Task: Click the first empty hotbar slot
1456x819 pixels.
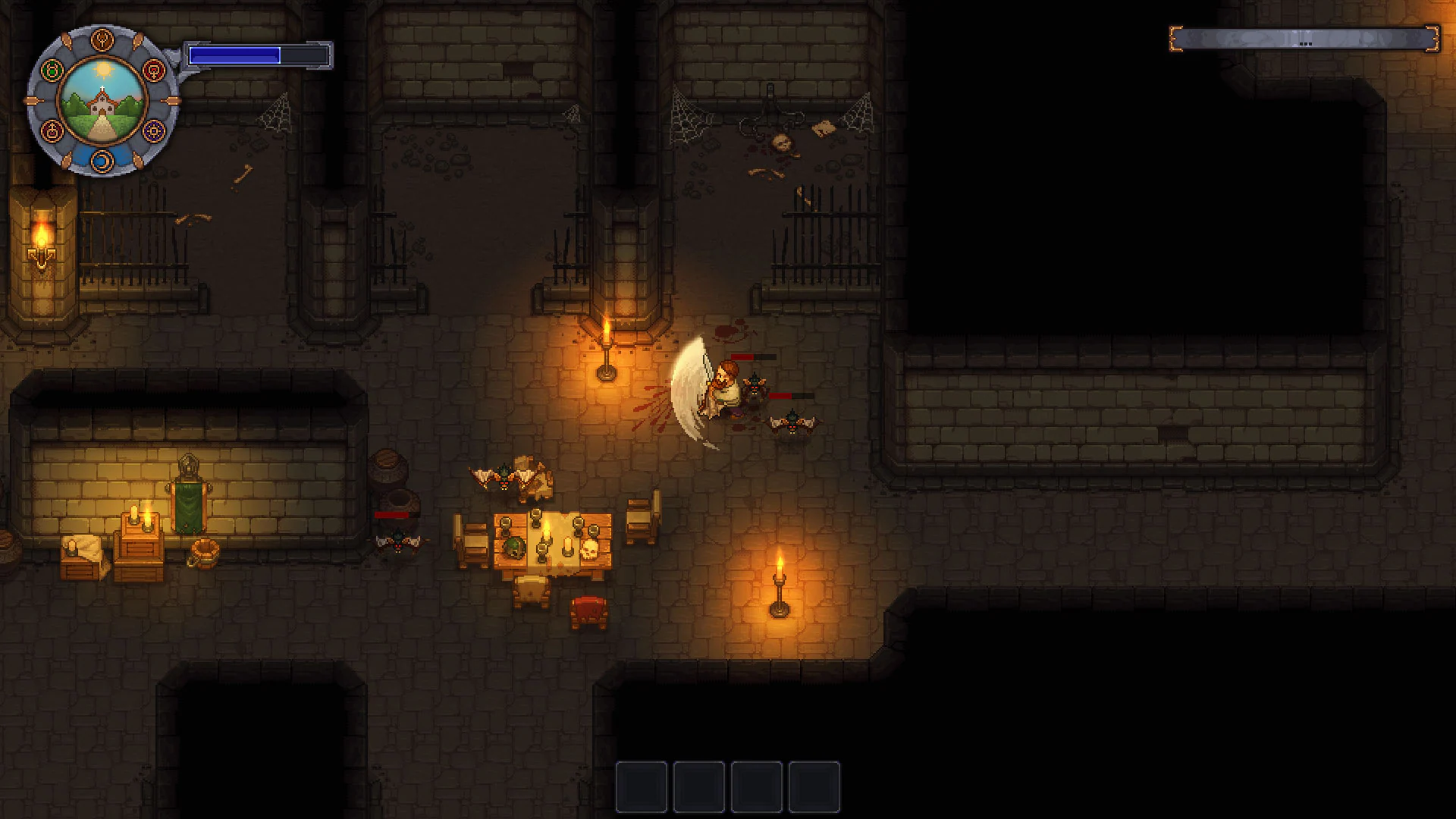Action: pyautogui.click(x=641, y=786)
